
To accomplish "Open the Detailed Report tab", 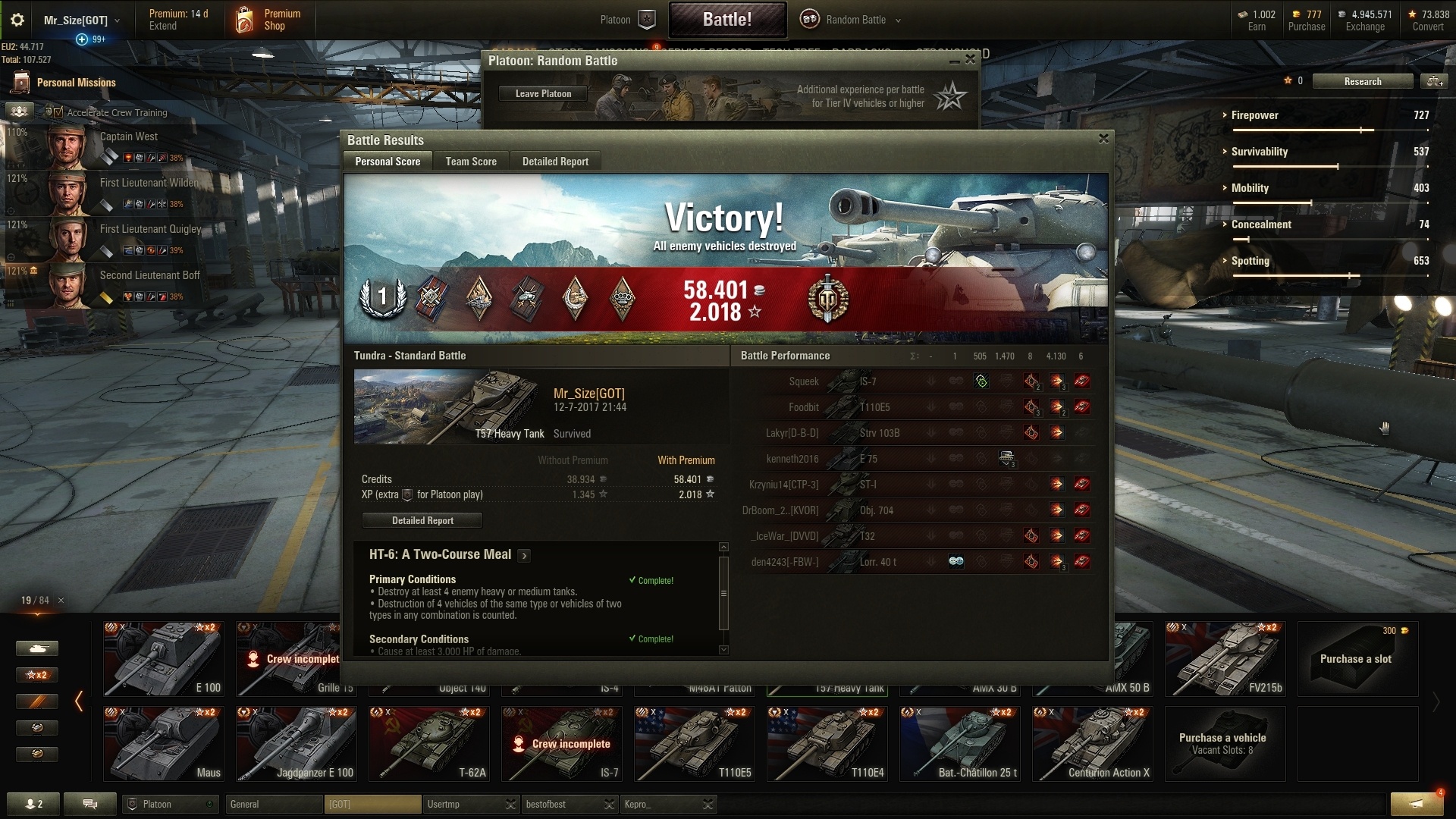I will pyautogui.click(x=555, y=162).
